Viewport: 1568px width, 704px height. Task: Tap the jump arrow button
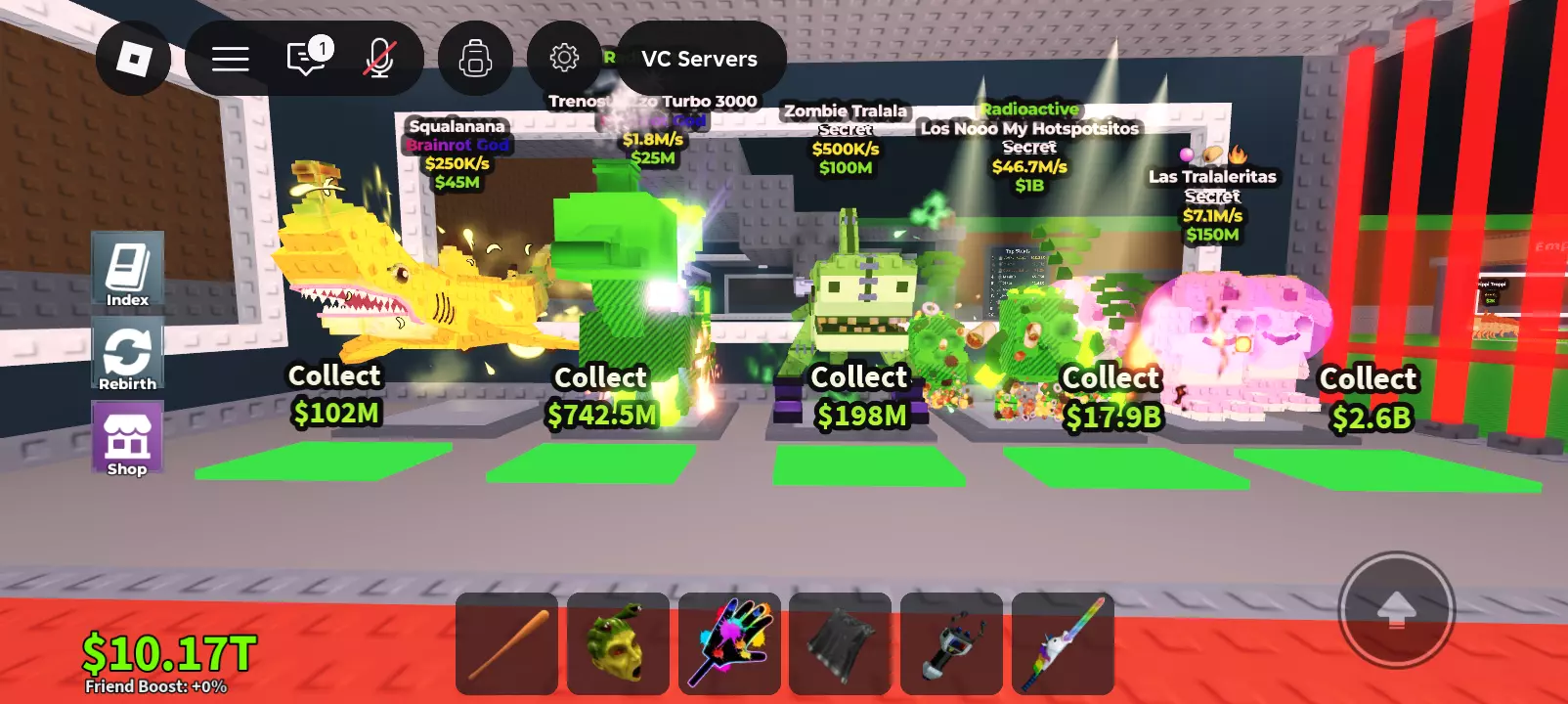pyautogui.click(x=1396, y=610)
